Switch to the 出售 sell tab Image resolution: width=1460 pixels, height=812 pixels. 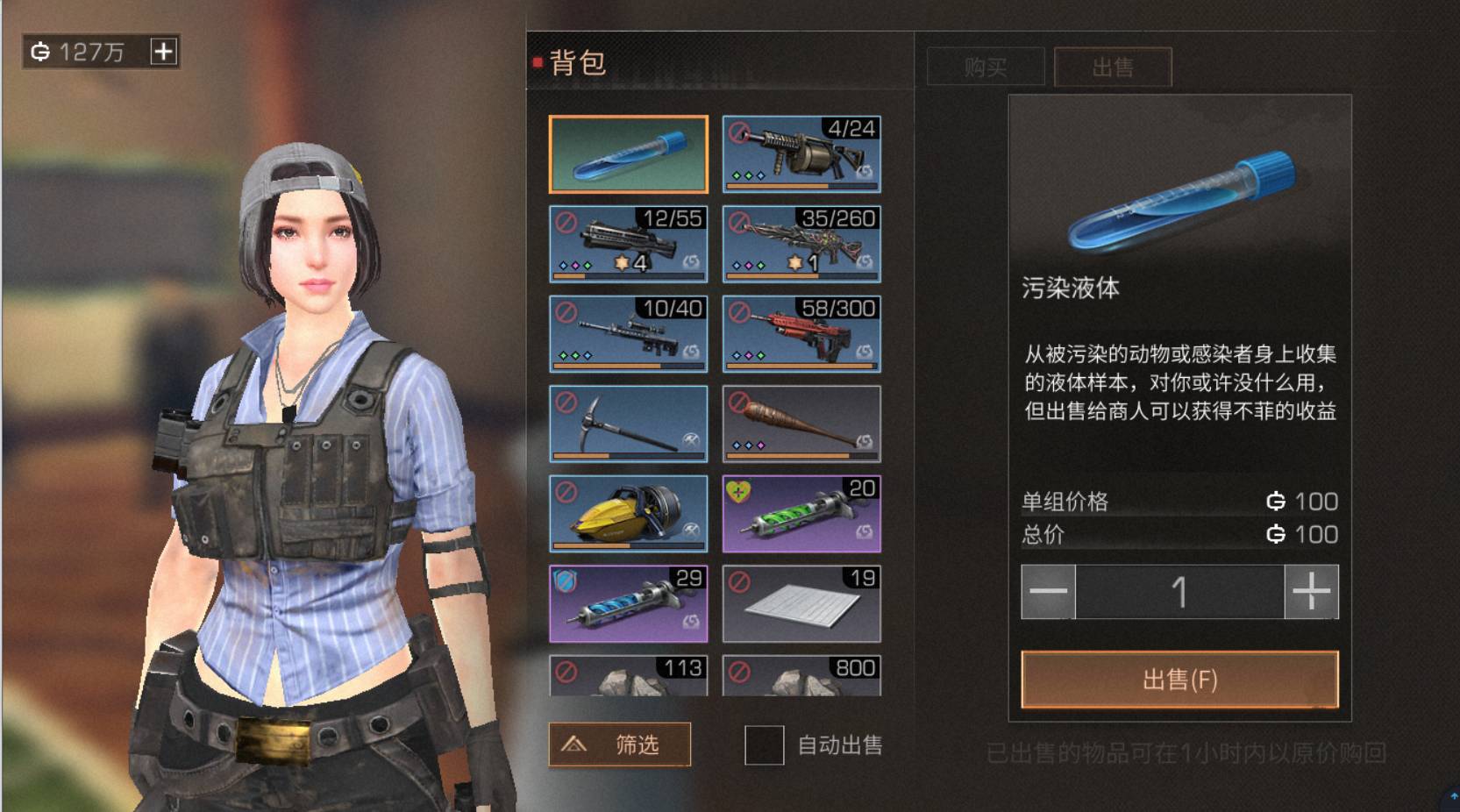(x=1113, y=68)
